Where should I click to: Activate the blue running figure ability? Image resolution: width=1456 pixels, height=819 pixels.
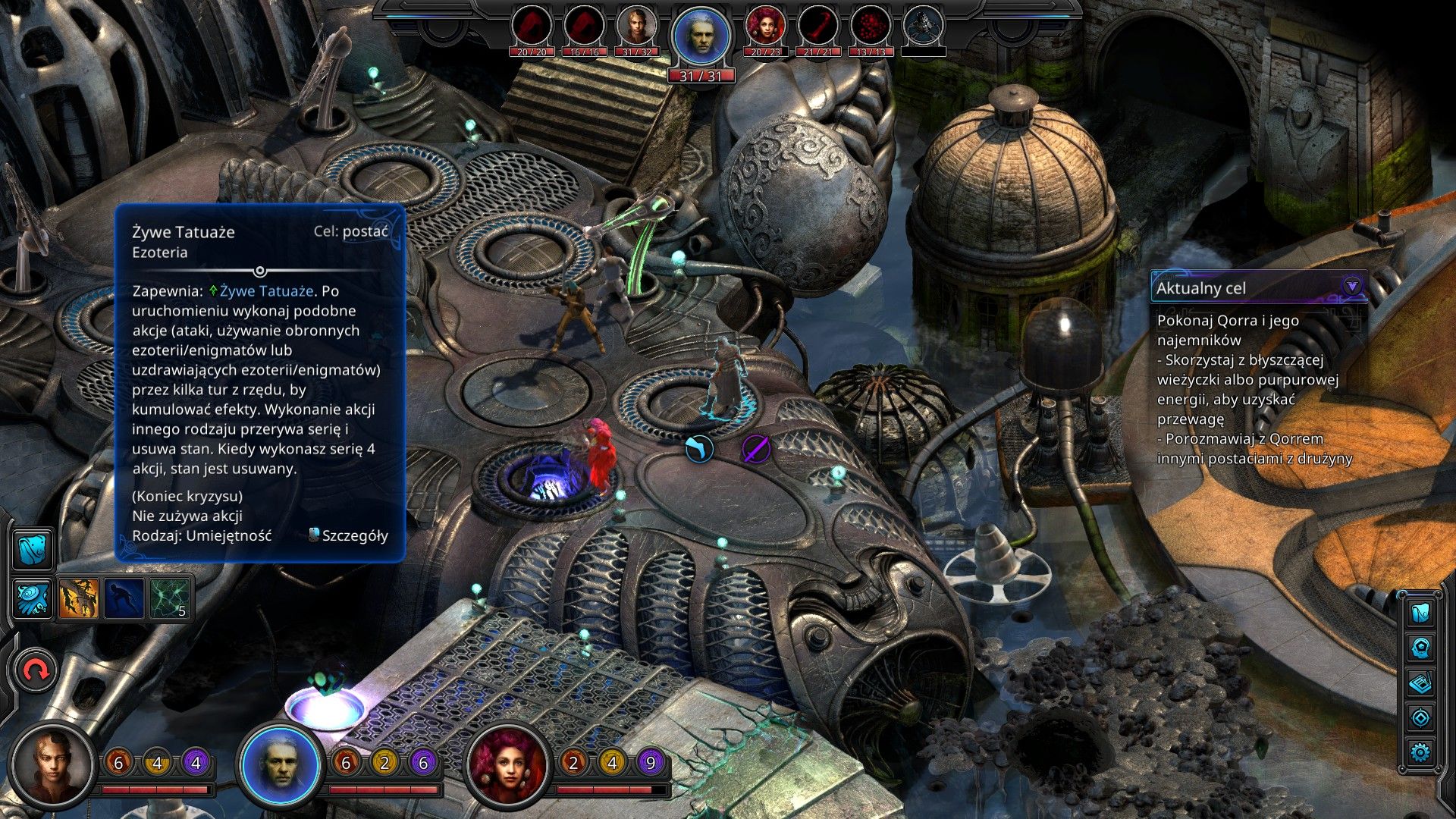124,598
